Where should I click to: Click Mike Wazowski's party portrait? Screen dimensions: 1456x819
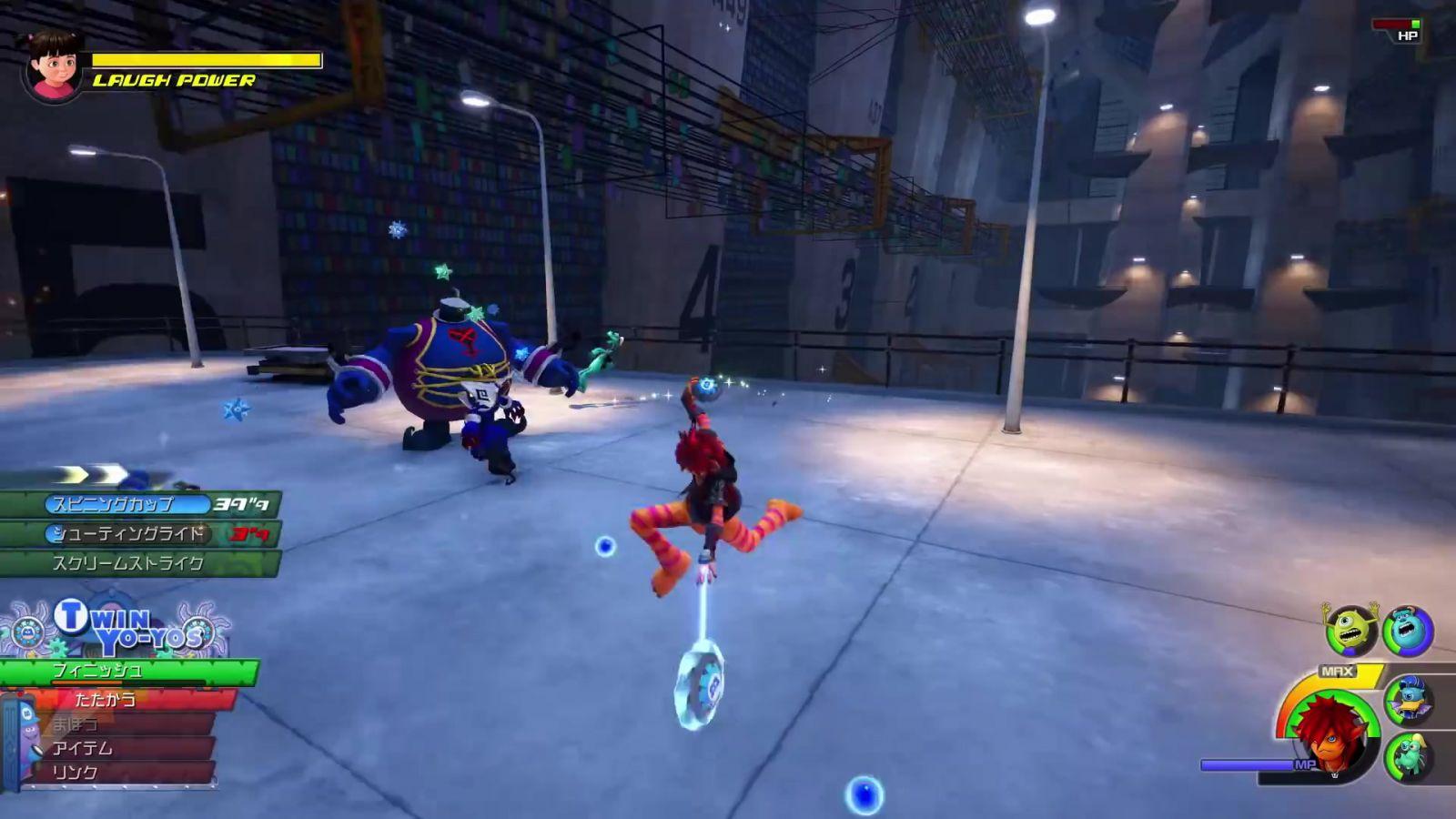(1350, 630)
